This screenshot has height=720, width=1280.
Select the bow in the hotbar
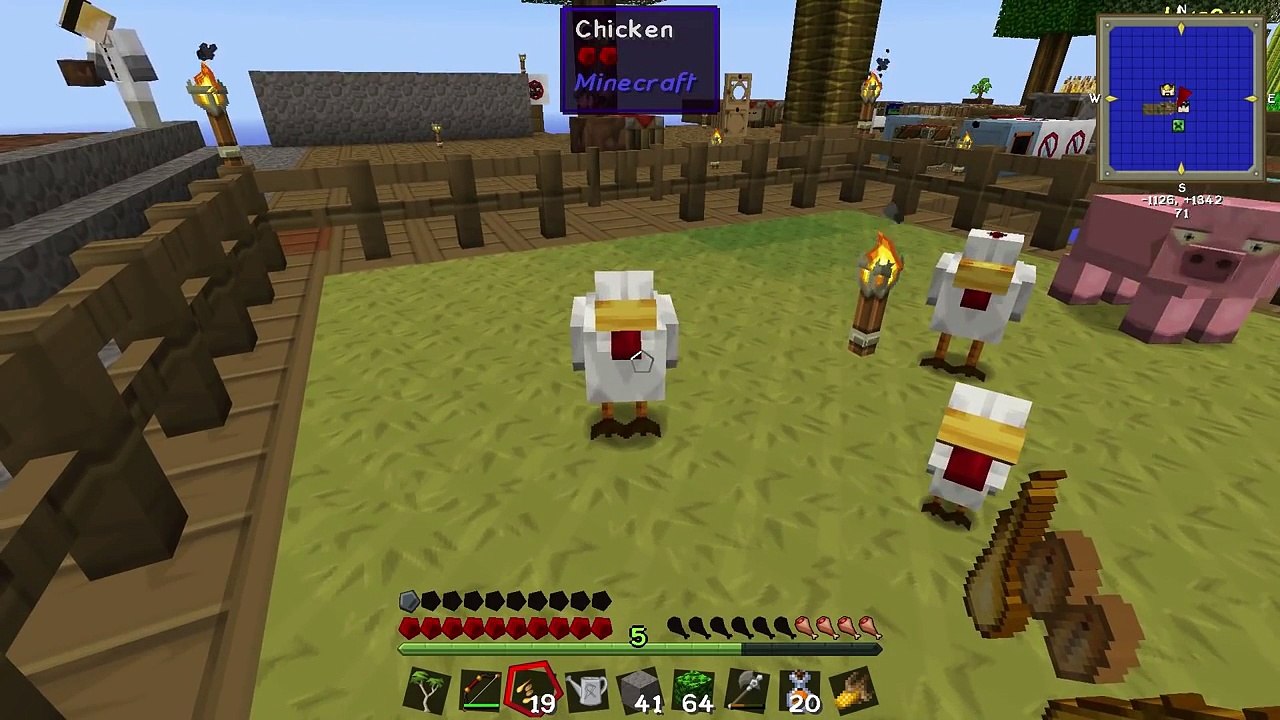[x=481, y=690]
